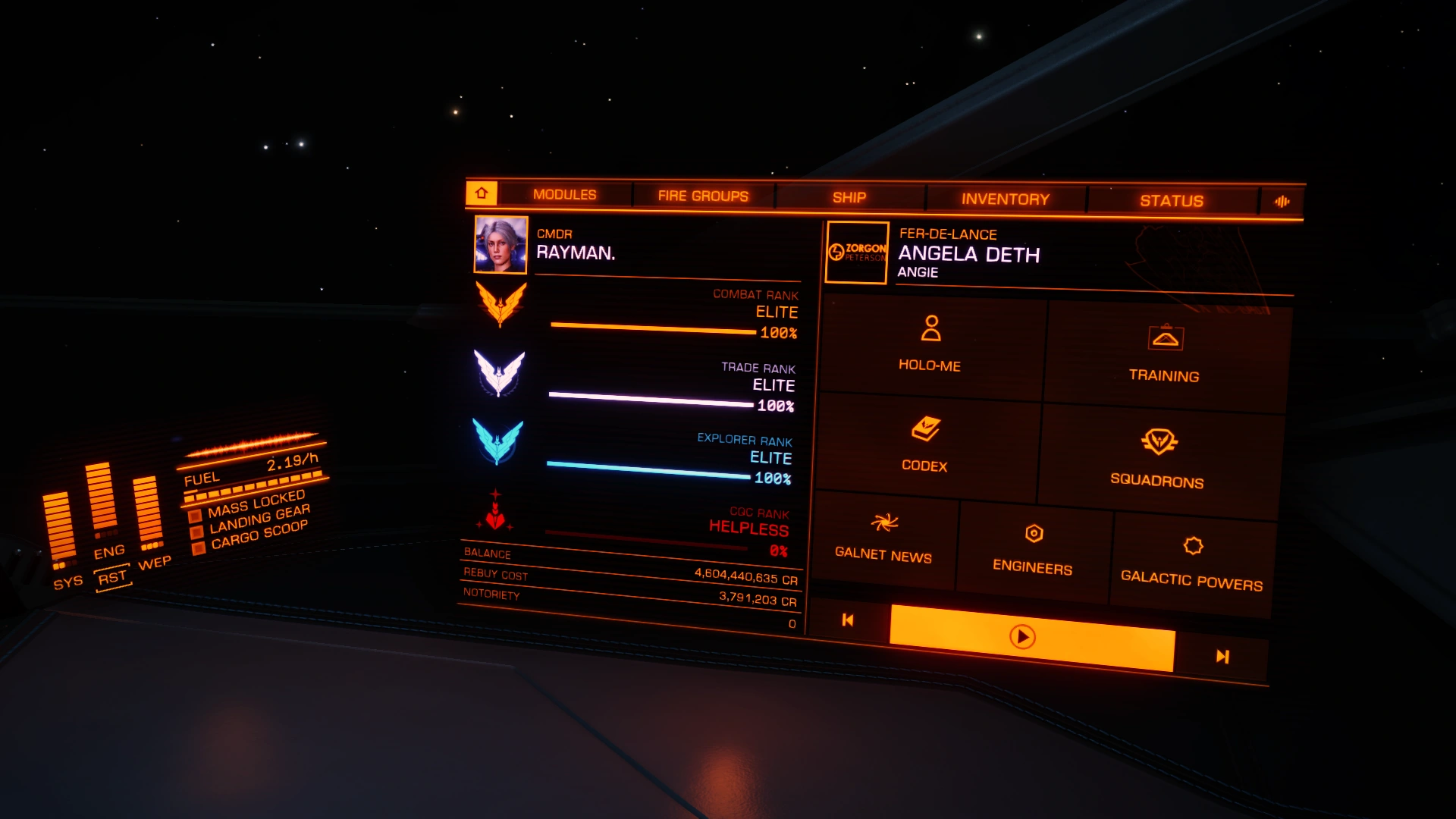1456x819 pixels.
Task: Open the Fire Groups tab
Action: [702, 196]
